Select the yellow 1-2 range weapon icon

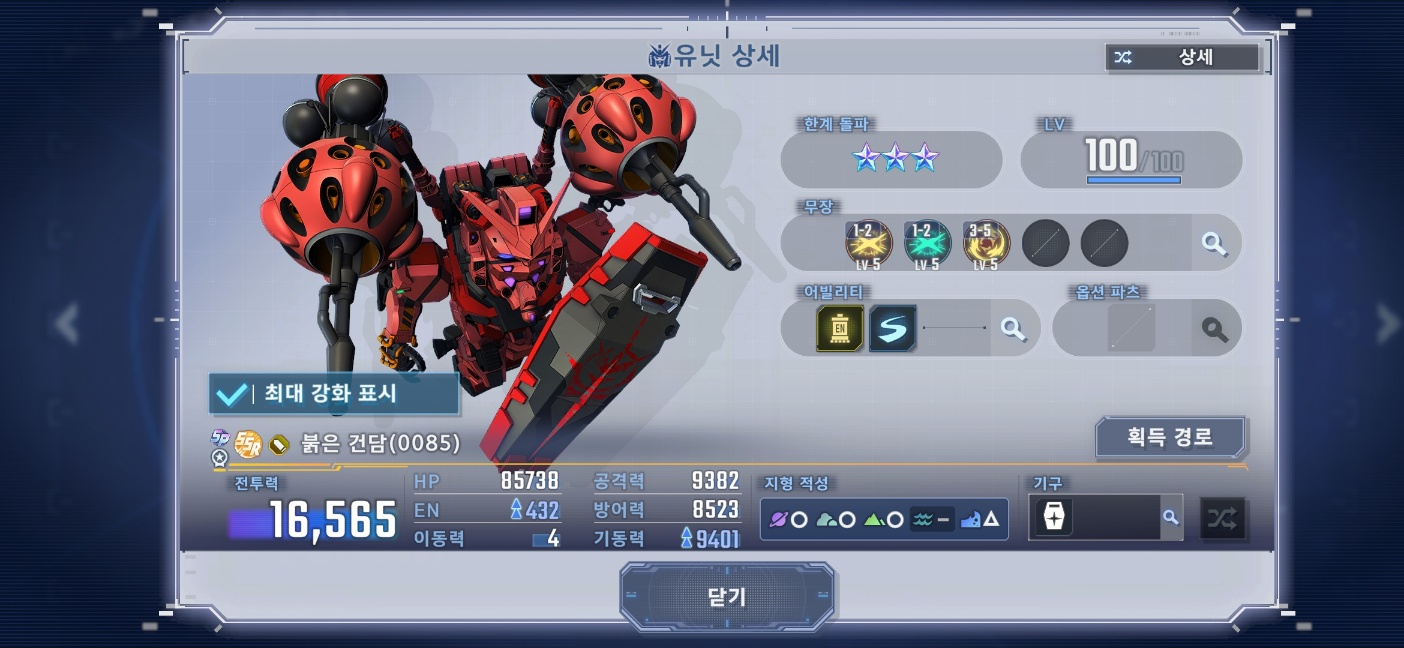point(869,243)
